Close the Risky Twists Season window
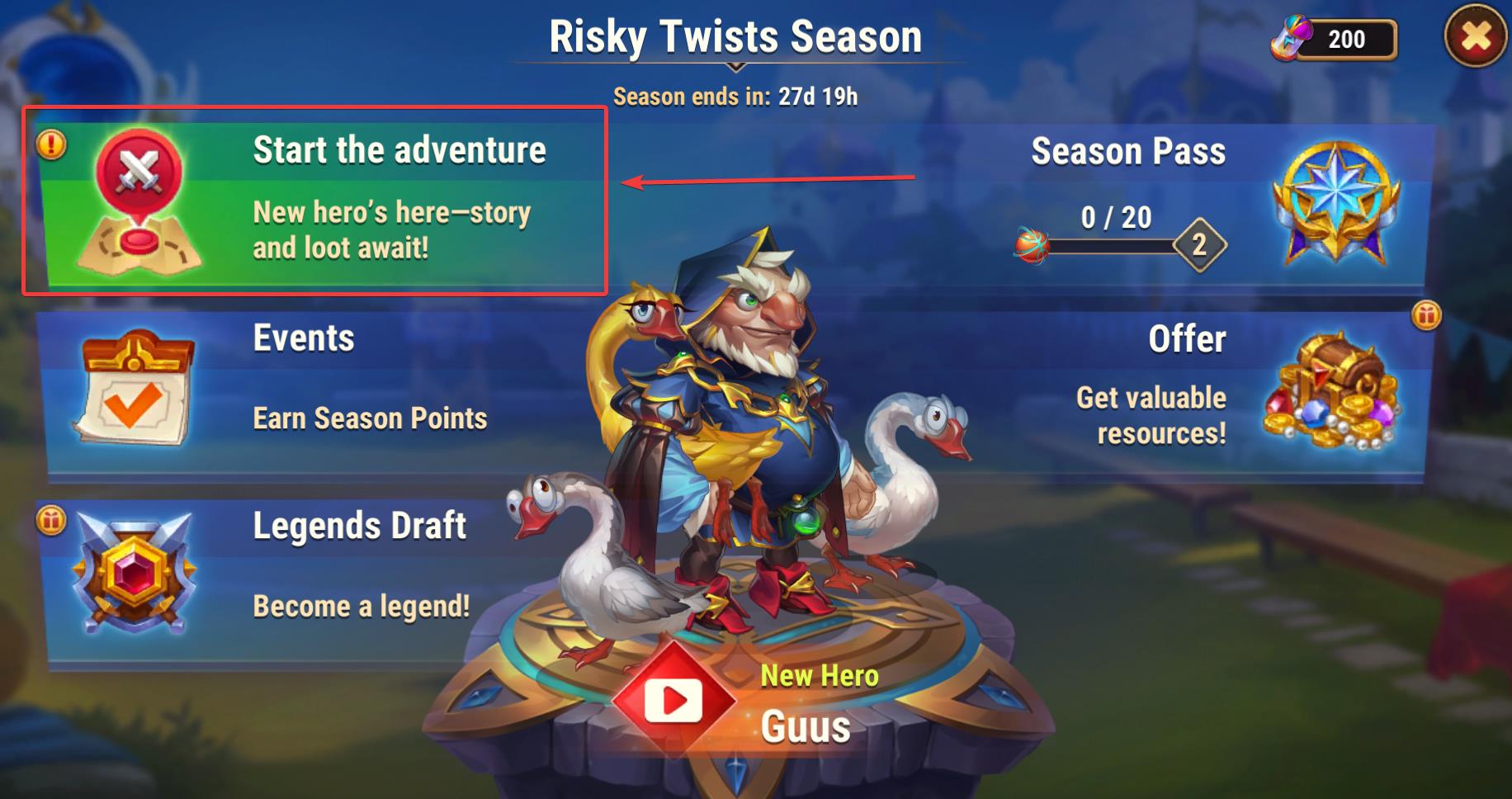Image resolution: width=1512 pixels, height=799 pixels. pyautogui.click(x=1476, y=37)
